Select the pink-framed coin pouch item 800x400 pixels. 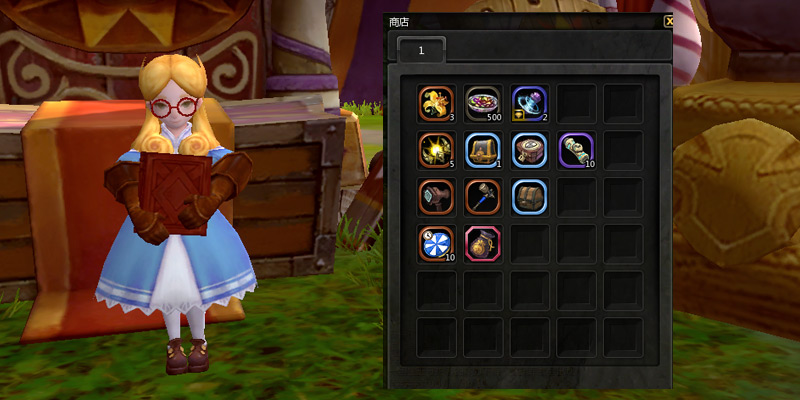[483, 243]
